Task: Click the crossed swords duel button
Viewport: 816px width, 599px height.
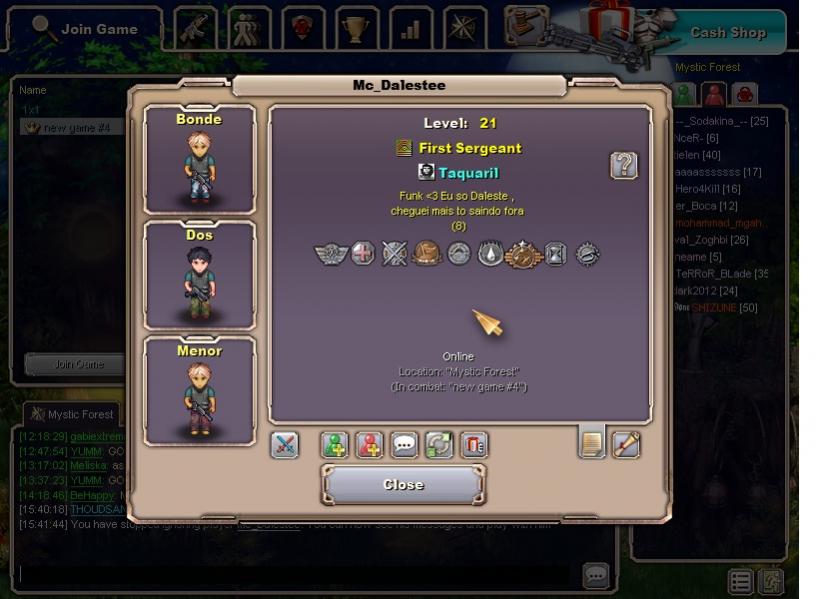Action: pos(285,445)
